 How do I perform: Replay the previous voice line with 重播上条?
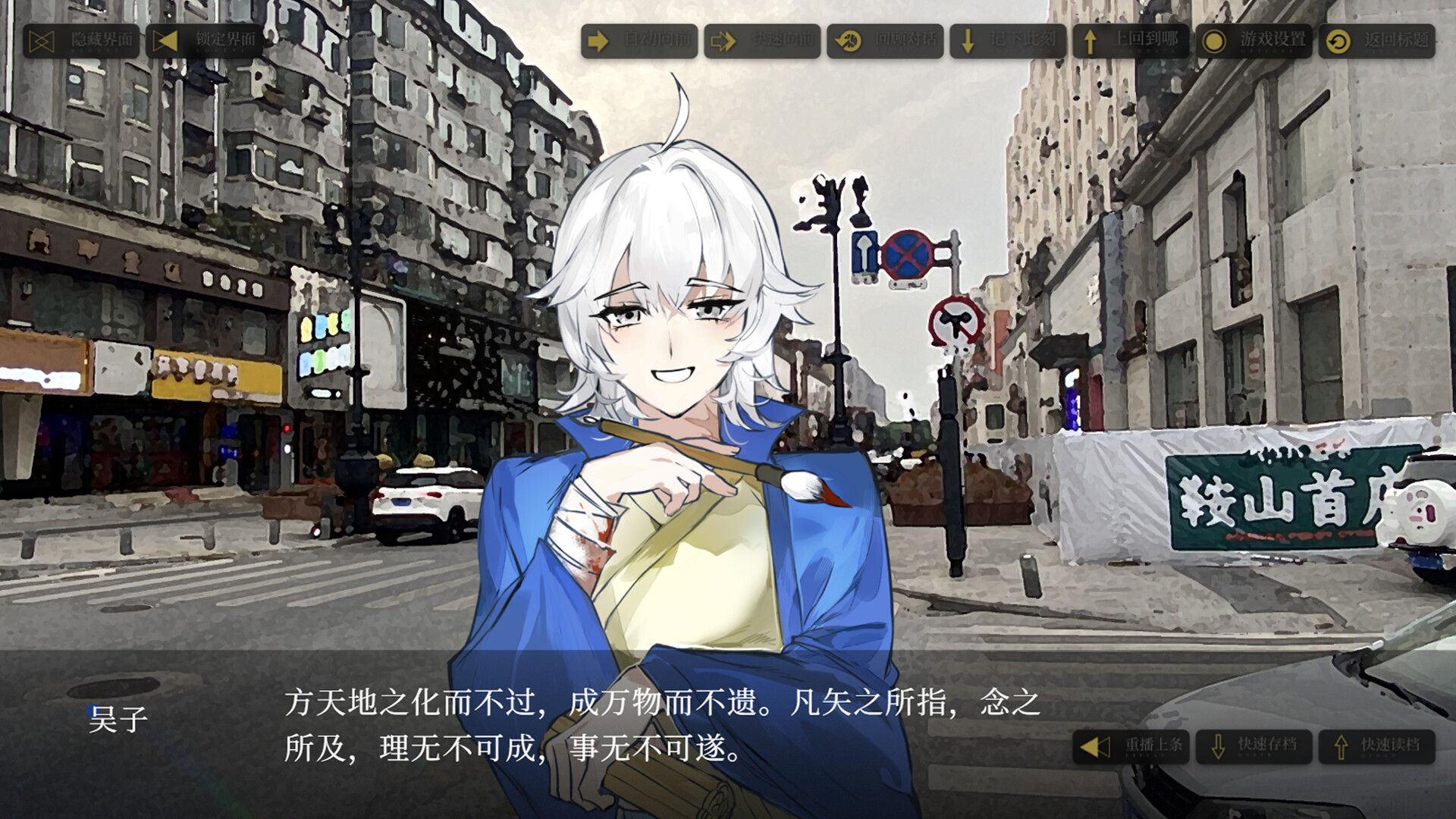1131,745
